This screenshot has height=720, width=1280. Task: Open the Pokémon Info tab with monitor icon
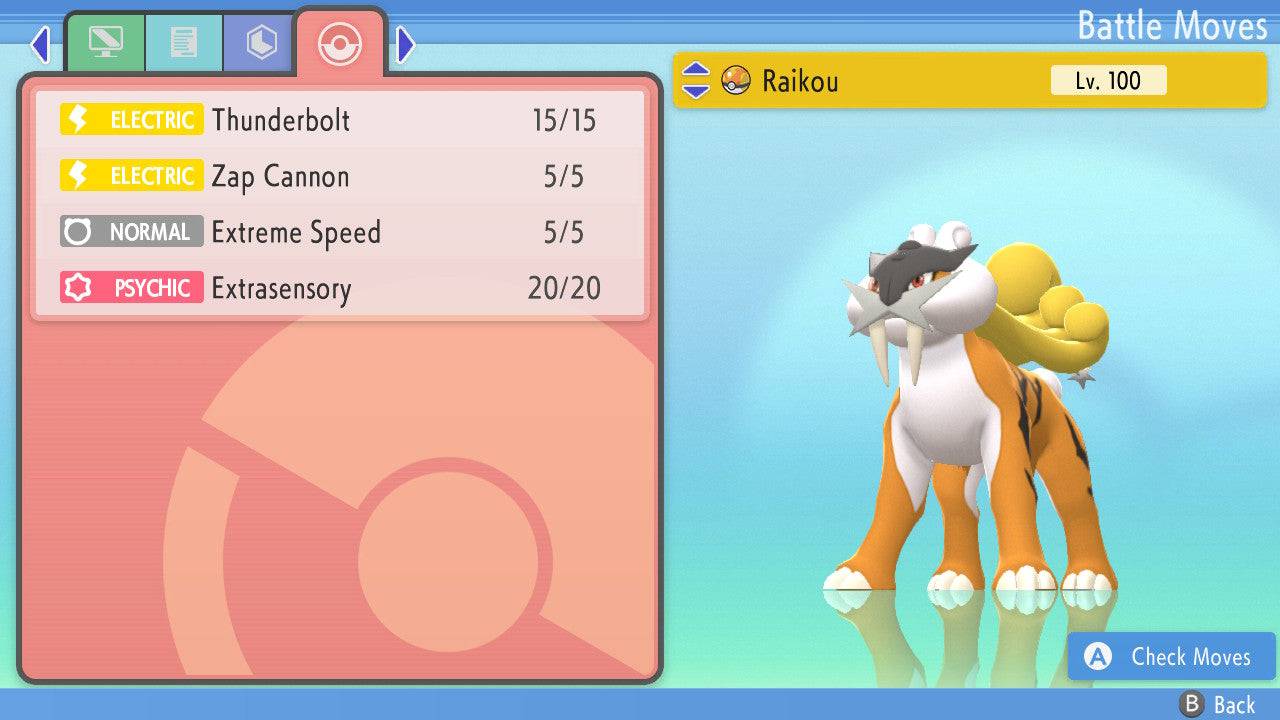107,42
